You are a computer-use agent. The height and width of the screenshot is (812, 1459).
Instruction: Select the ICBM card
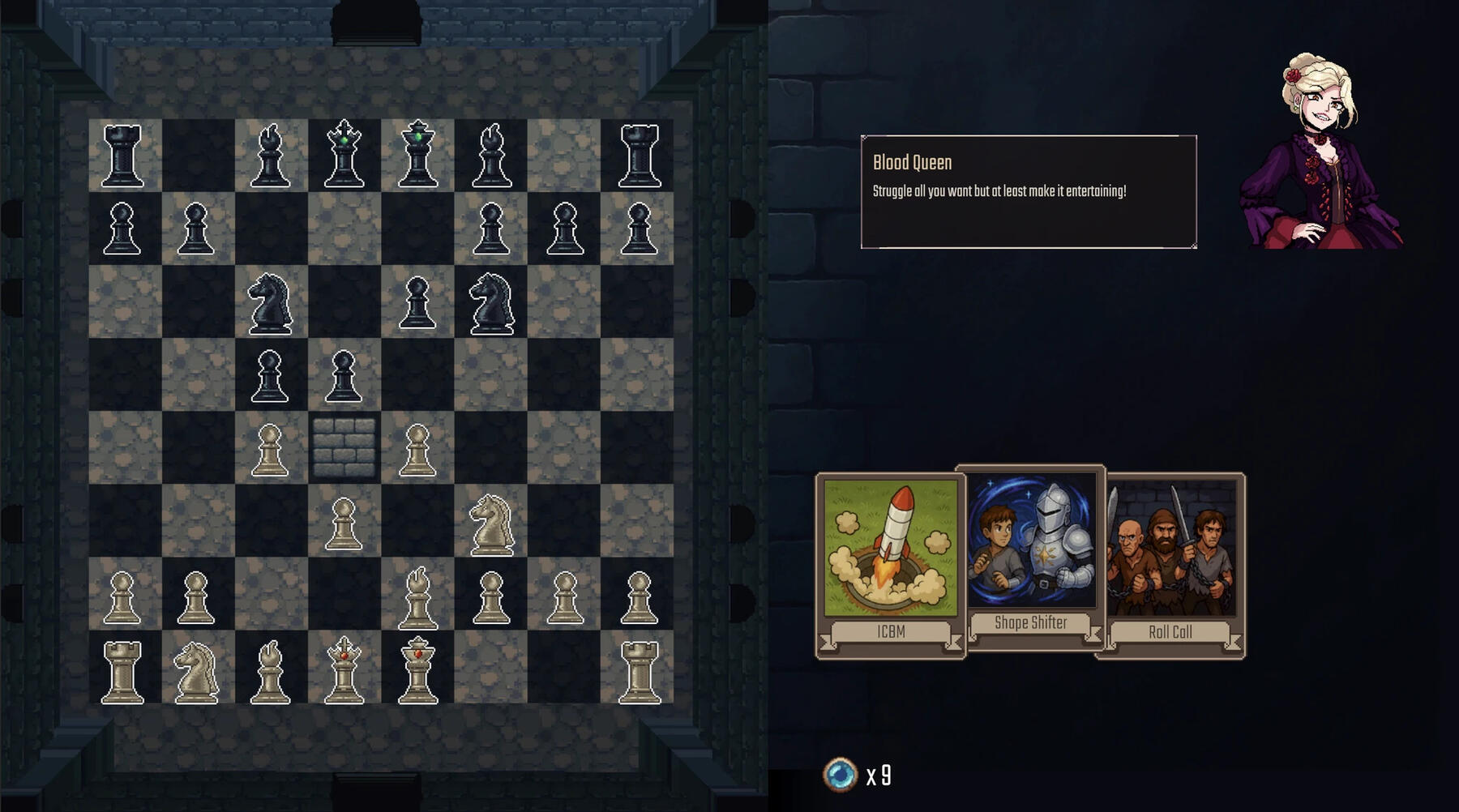[890, 566]
